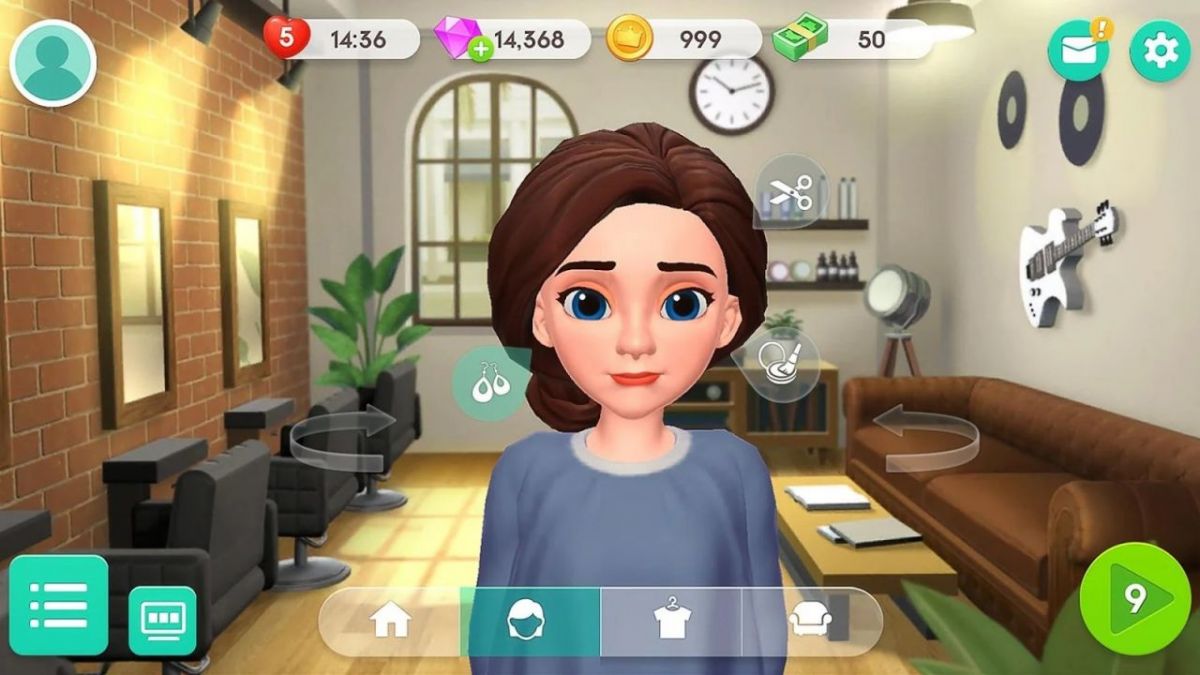Switch to the home tab

coord(391,622)
